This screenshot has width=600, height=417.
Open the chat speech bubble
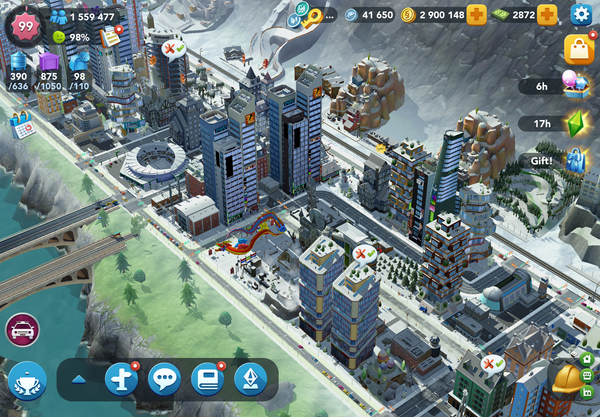click(x=164, y=378)
